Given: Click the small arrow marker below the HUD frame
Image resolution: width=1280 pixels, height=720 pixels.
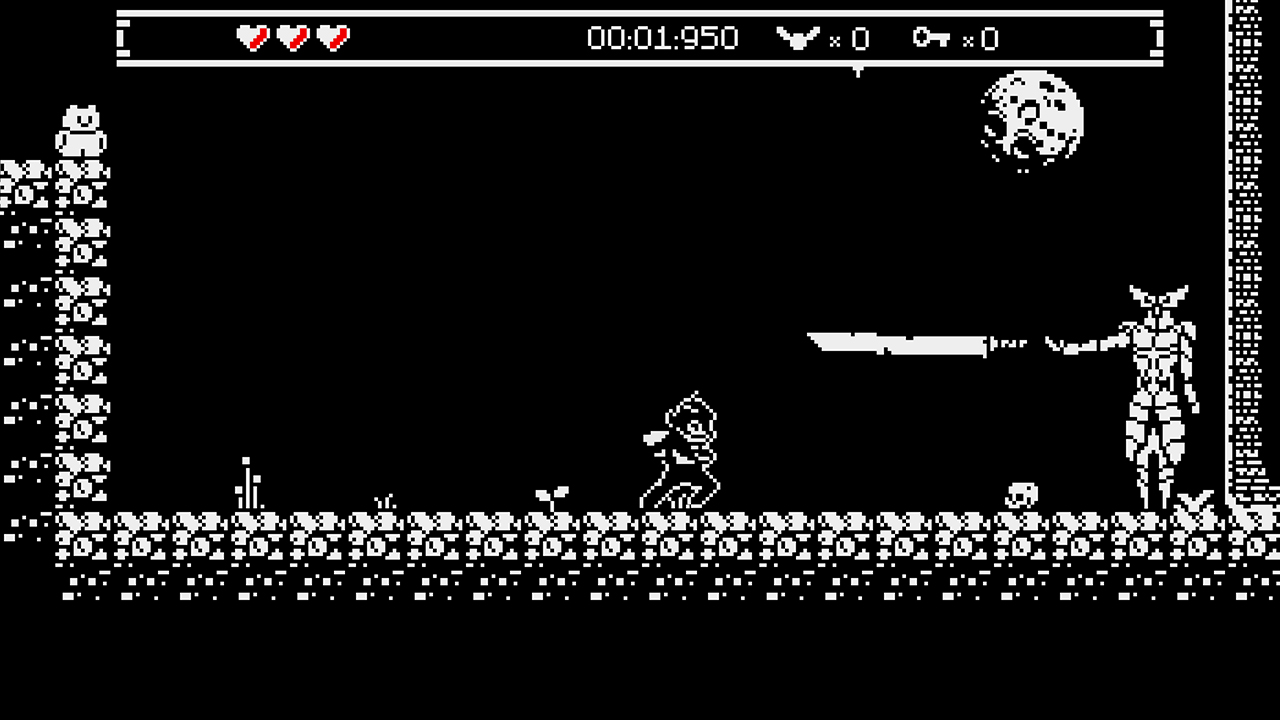Looking at the screenshot, I should 858,68.
